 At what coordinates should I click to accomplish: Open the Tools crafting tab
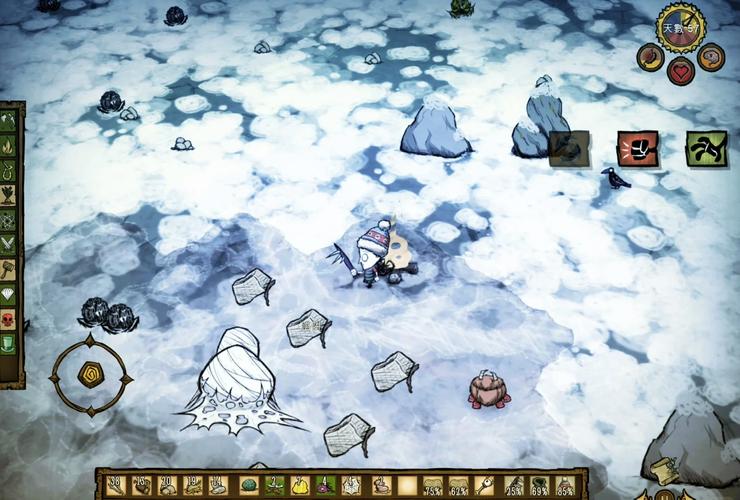(8, 121)
